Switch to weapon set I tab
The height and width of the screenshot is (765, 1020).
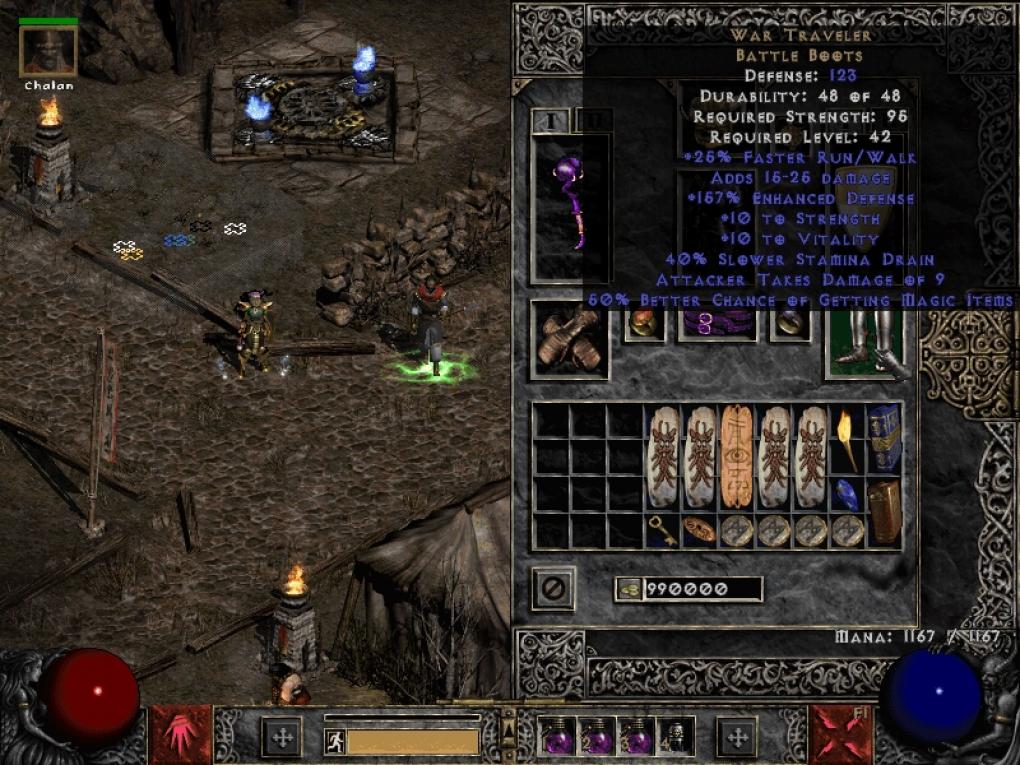tap(550, 121)
